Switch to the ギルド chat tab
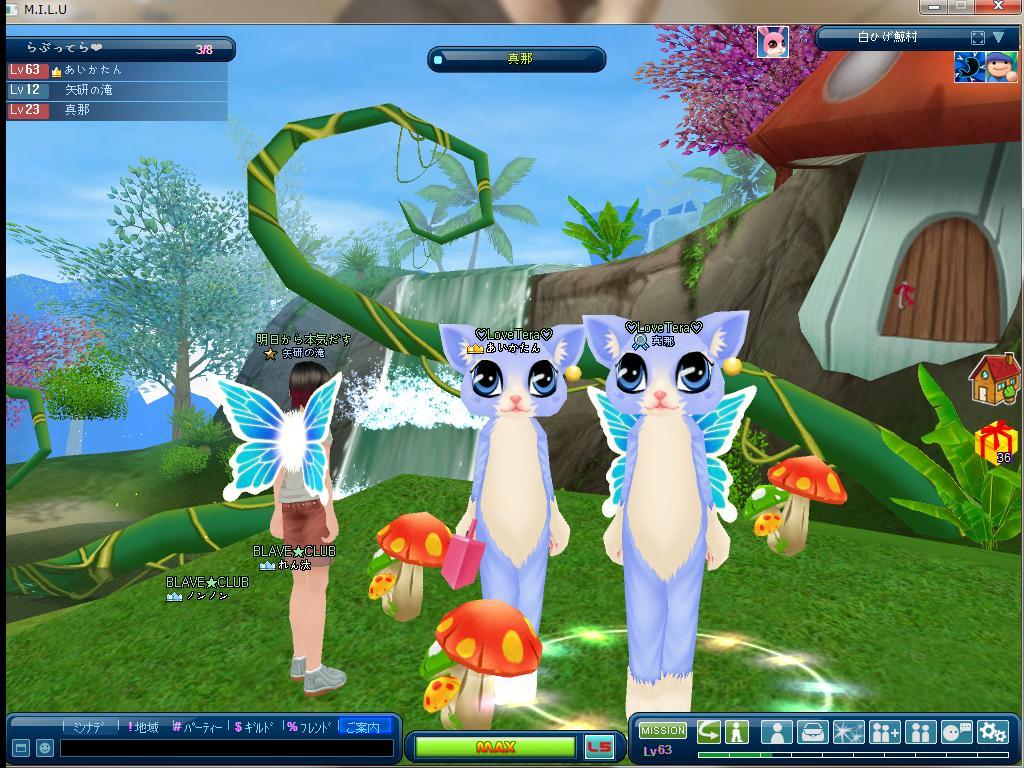The width and height of the screenshot is (1024, 768). 255,727
